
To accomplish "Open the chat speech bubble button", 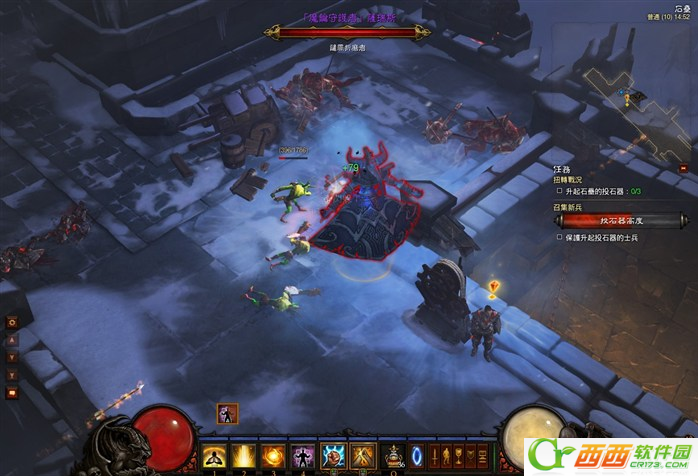I will (13, 393).
